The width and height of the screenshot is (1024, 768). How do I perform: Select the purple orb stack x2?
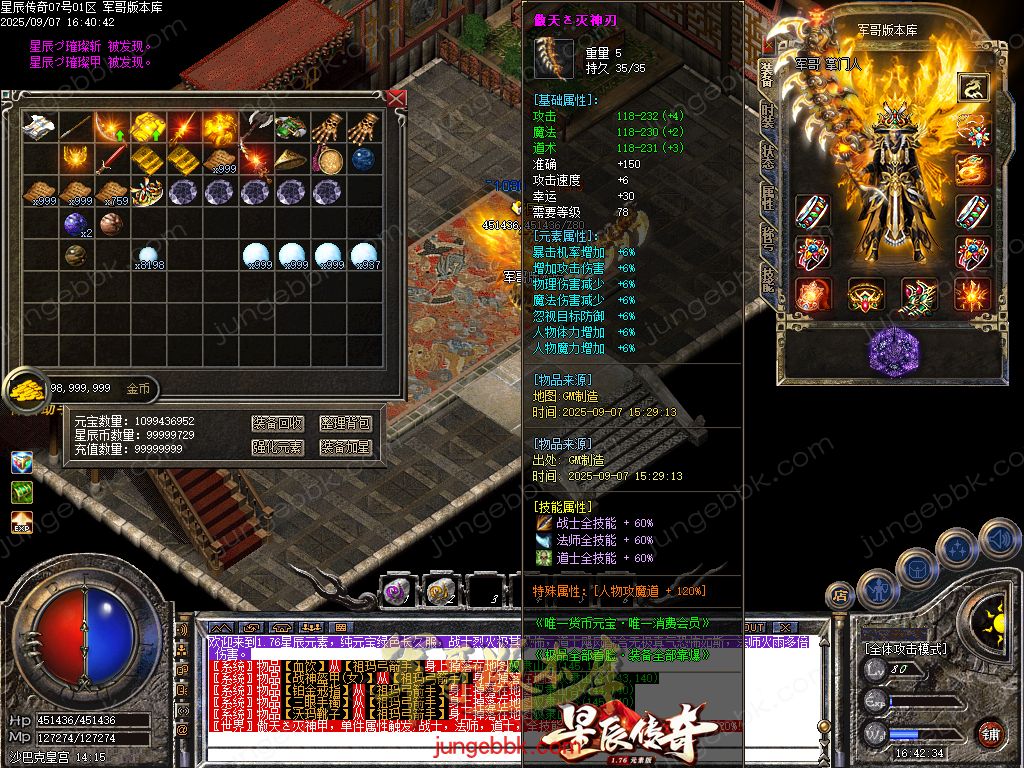point(76,224)
